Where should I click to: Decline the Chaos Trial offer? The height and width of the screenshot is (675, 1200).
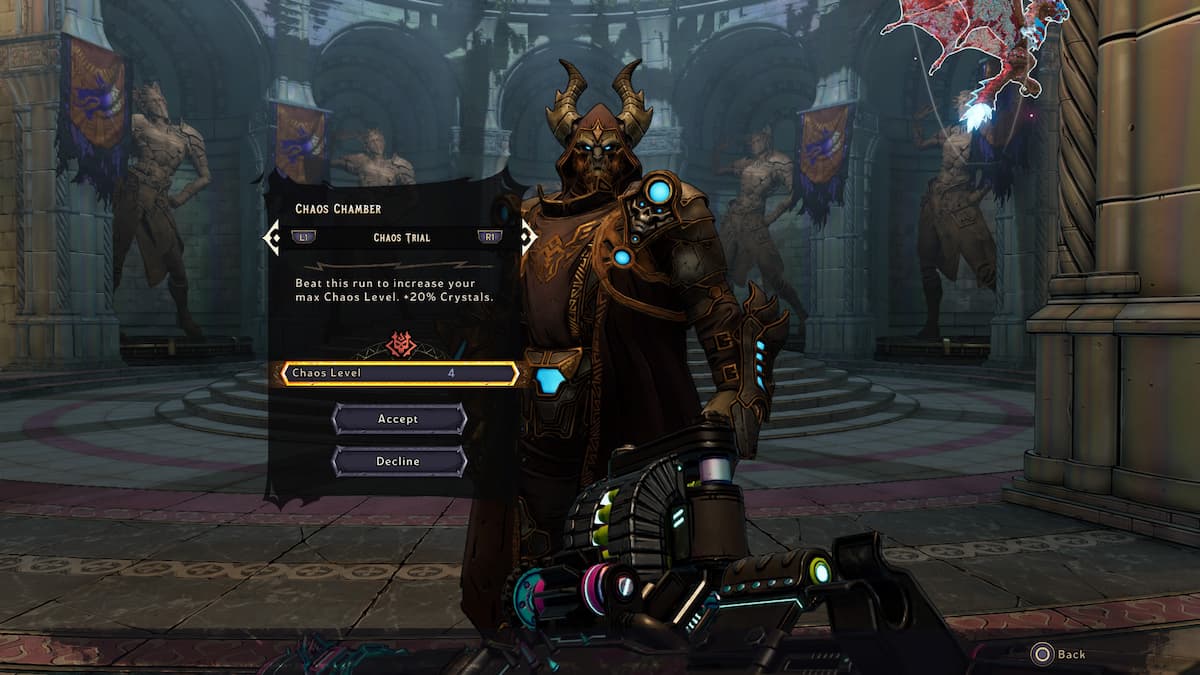398,461
